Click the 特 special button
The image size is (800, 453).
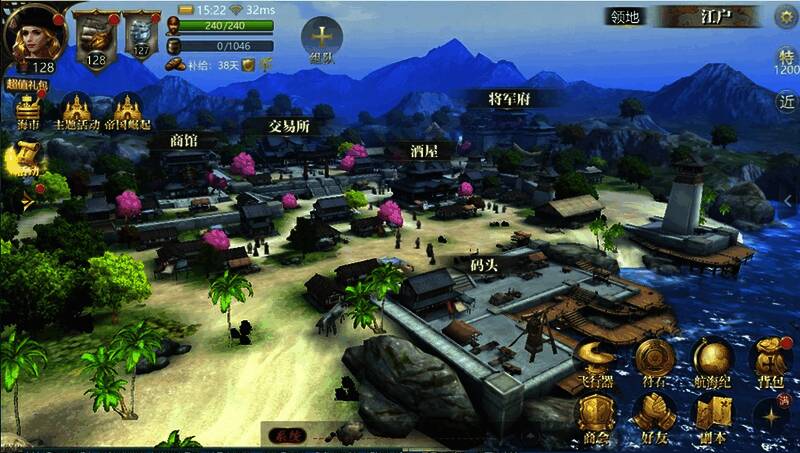coord(787,60)
